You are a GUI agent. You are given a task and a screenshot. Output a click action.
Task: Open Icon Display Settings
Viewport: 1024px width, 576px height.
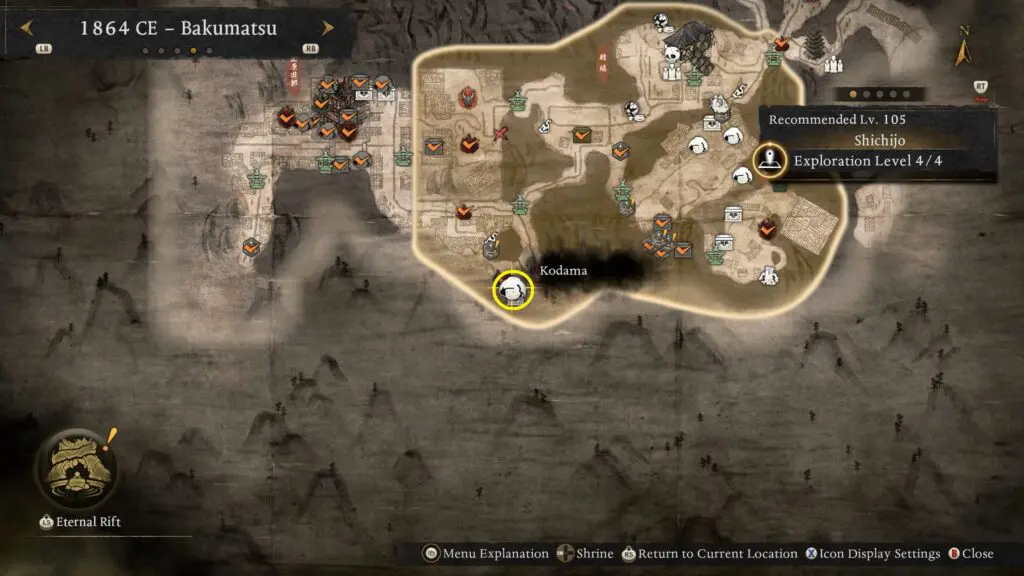[x=873, y=554]
